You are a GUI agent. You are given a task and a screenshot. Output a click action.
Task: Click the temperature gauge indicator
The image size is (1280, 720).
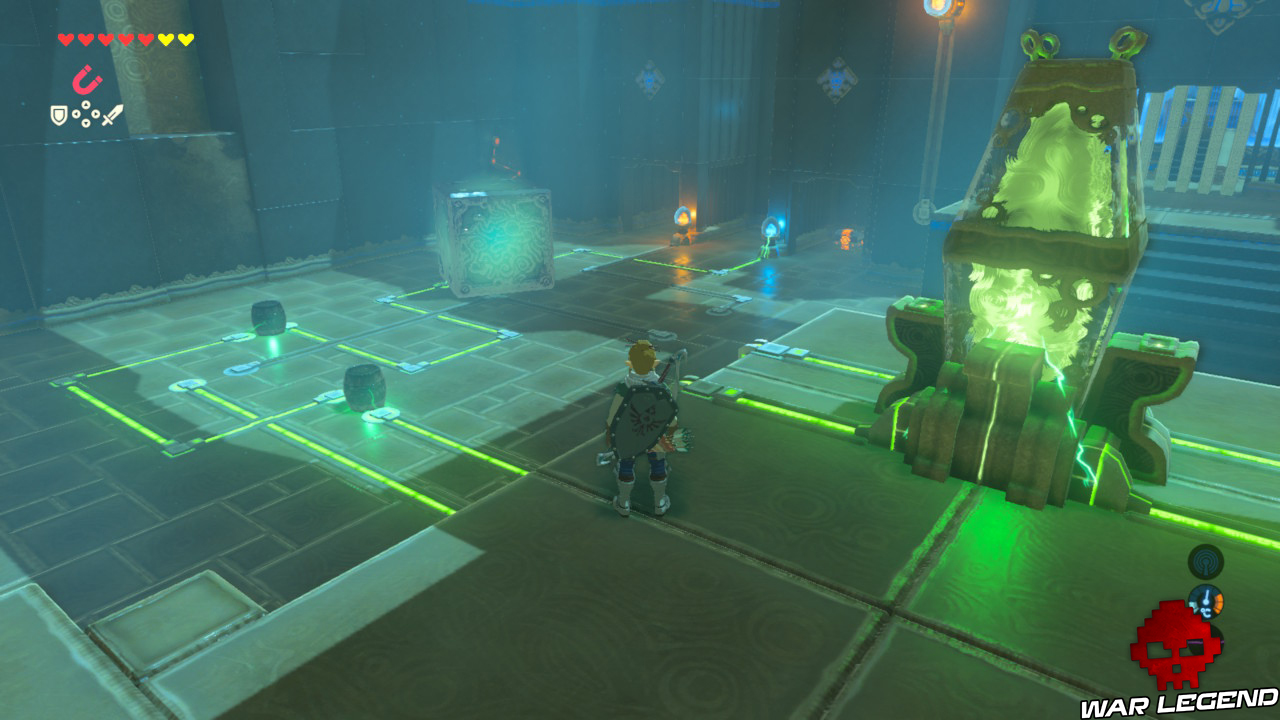[1207, 600]
